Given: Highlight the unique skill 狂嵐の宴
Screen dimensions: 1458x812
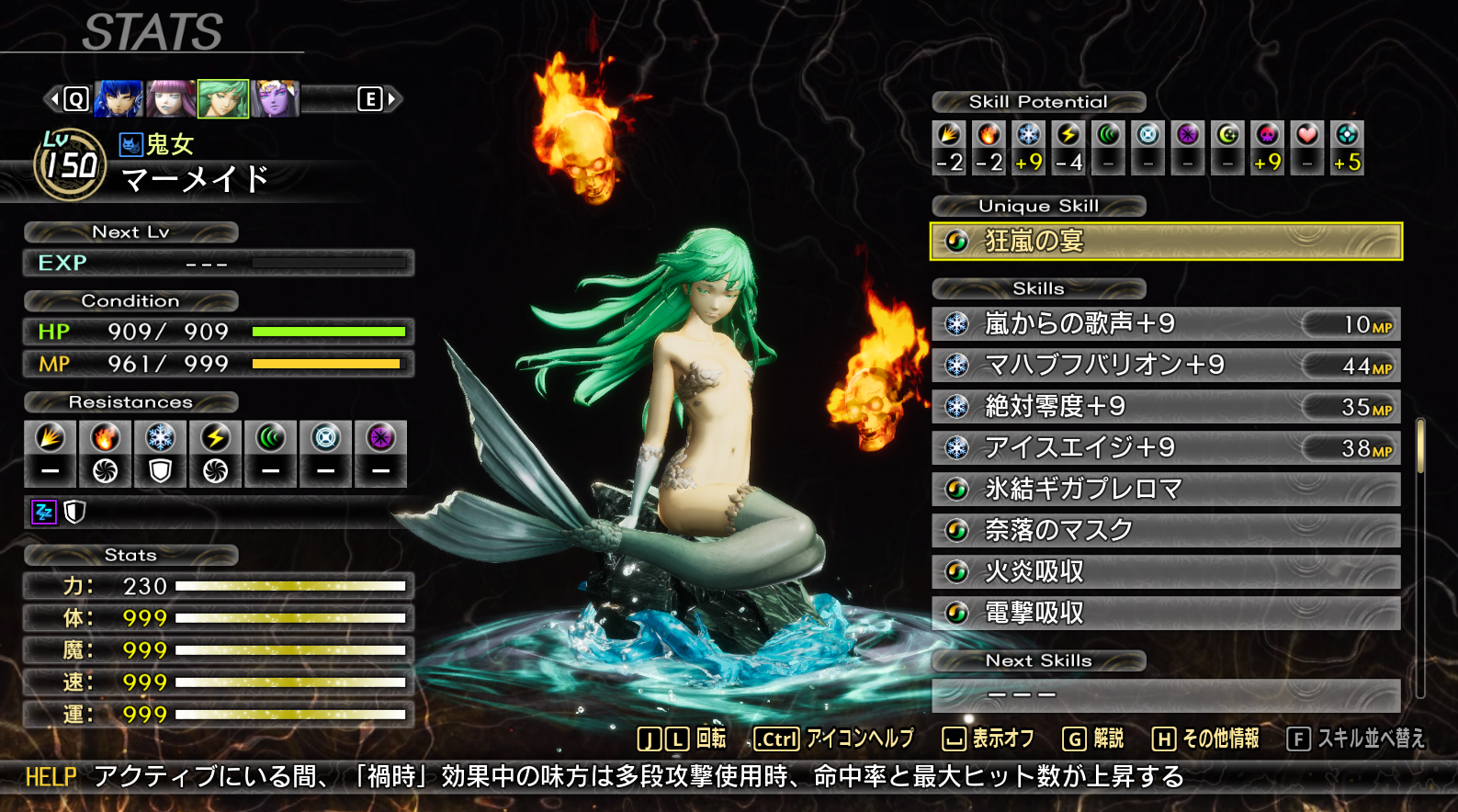Looking at the screenshot, I should (x=1166, y=242).
